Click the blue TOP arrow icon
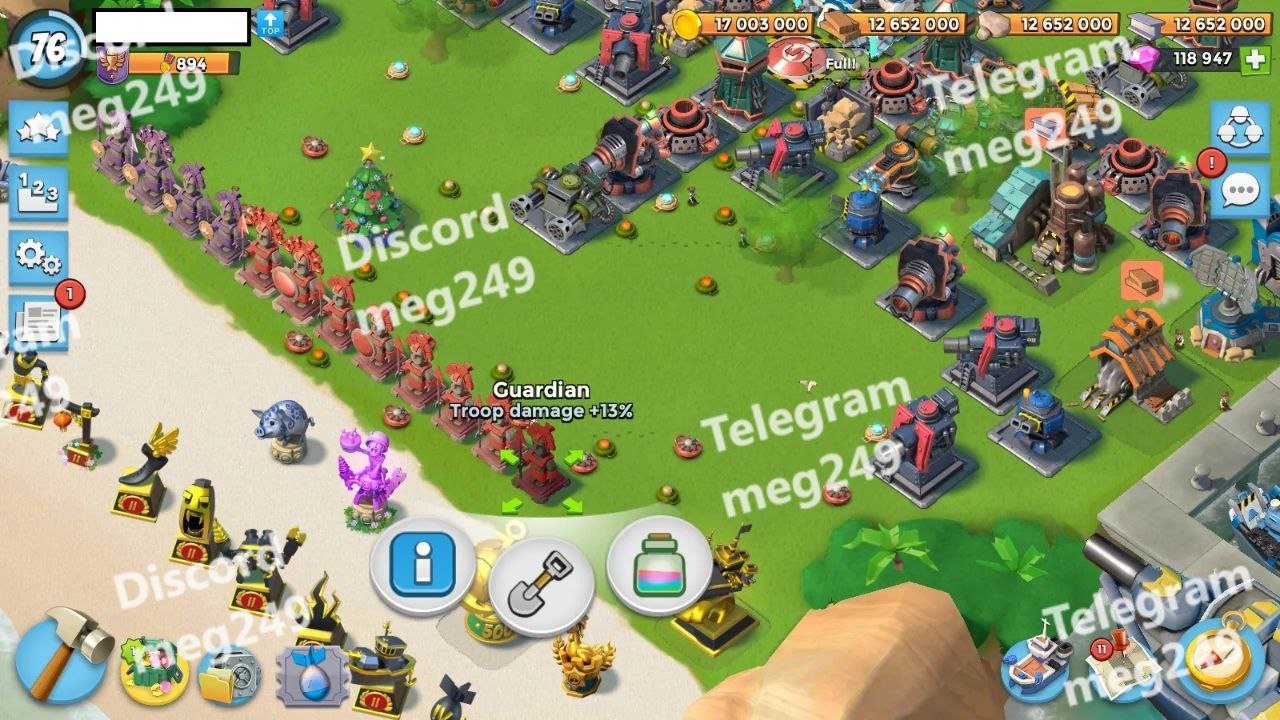Image resolution: width=1280 pixels, height=720 pixels. 270,24
